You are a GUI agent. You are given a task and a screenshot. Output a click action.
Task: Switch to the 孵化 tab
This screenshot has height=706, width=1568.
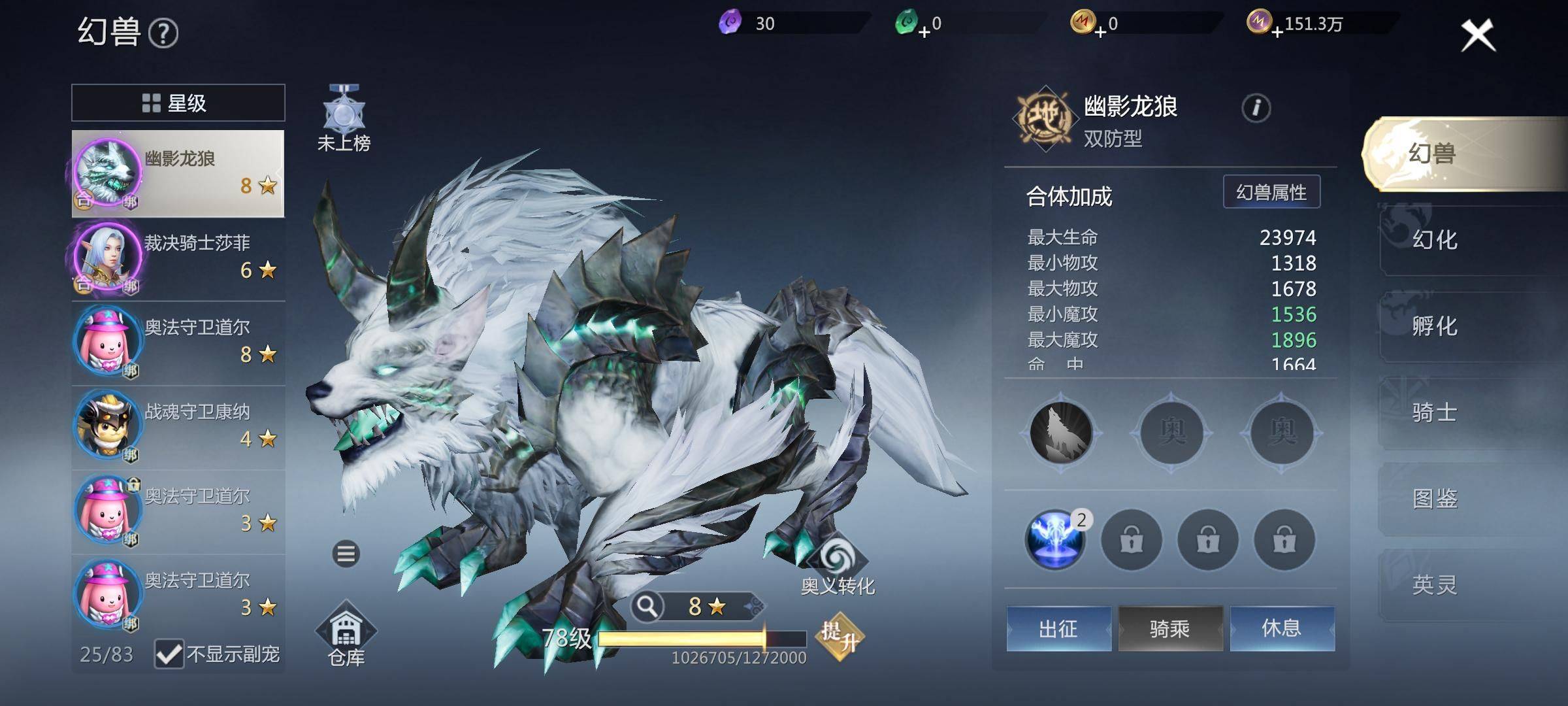click(x=1435, y=326)
